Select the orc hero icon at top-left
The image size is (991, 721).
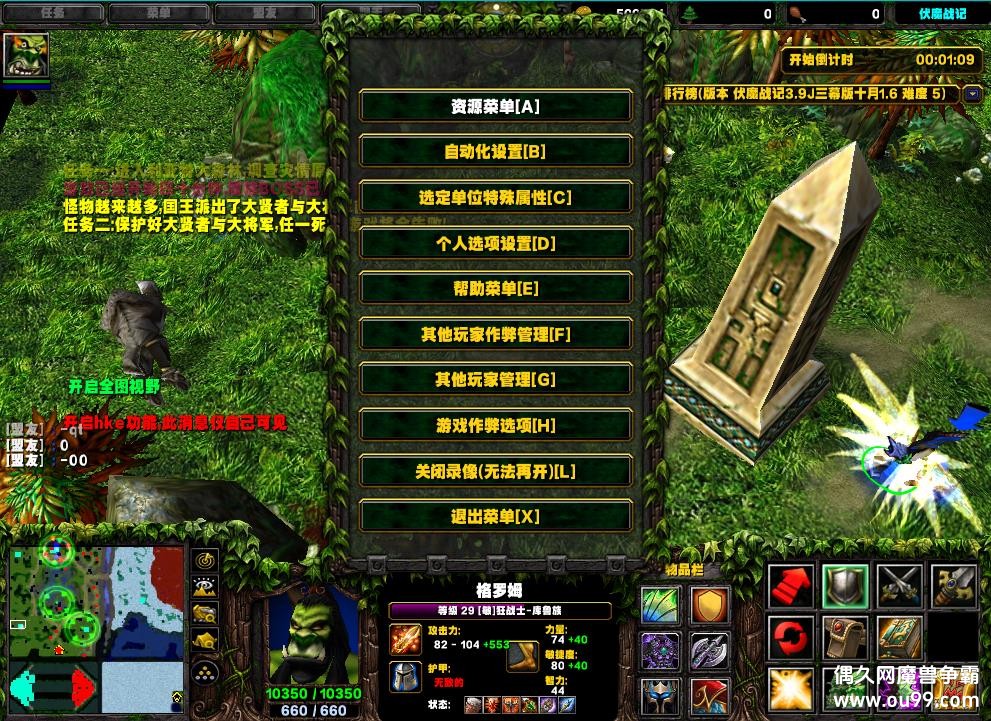26,56
